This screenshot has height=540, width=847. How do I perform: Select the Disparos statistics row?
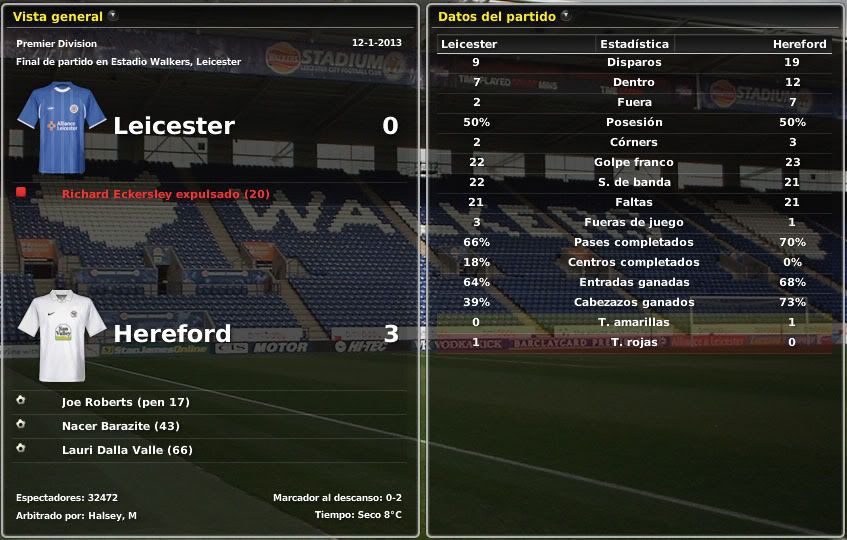pos(633,62)
